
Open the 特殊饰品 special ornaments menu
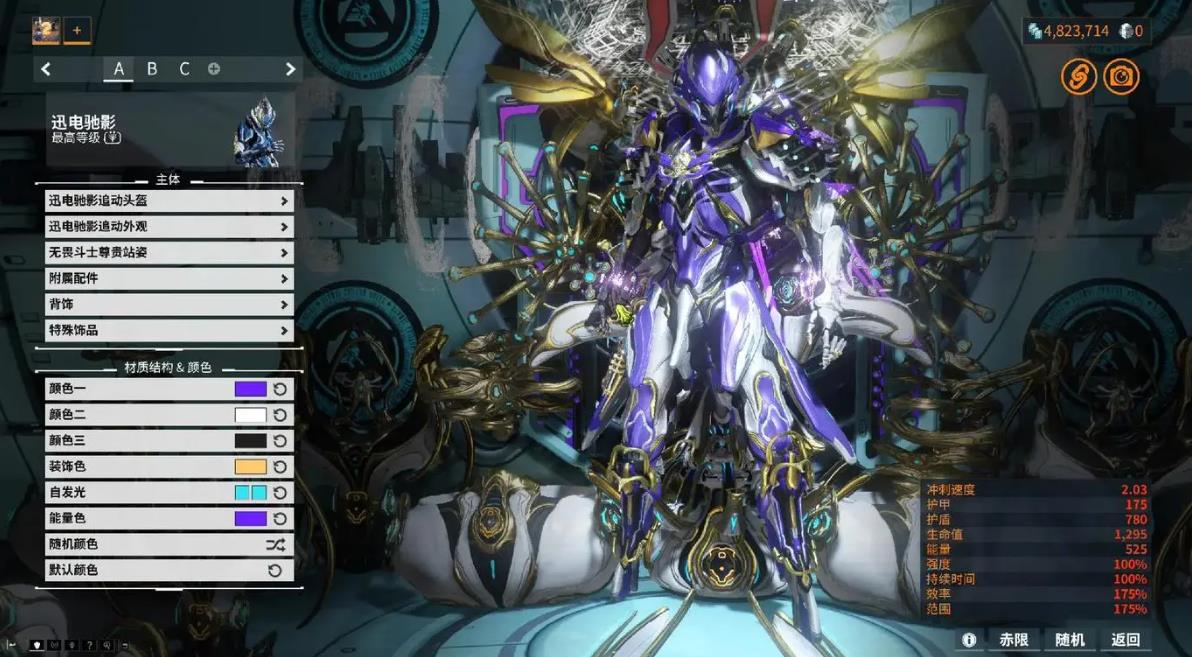click(x=168, y=331)
